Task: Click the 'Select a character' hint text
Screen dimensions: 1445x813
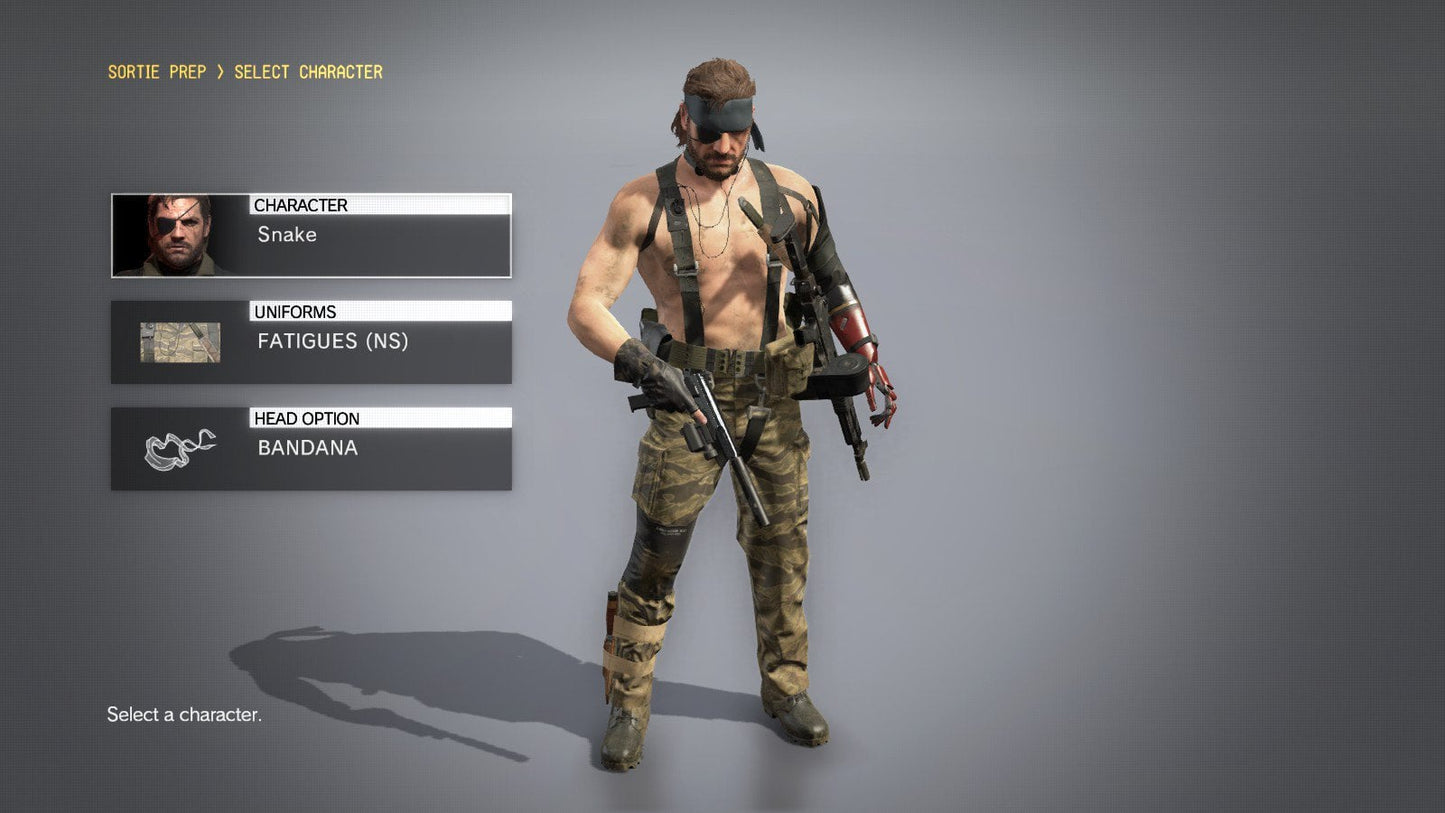Action: 184,713
